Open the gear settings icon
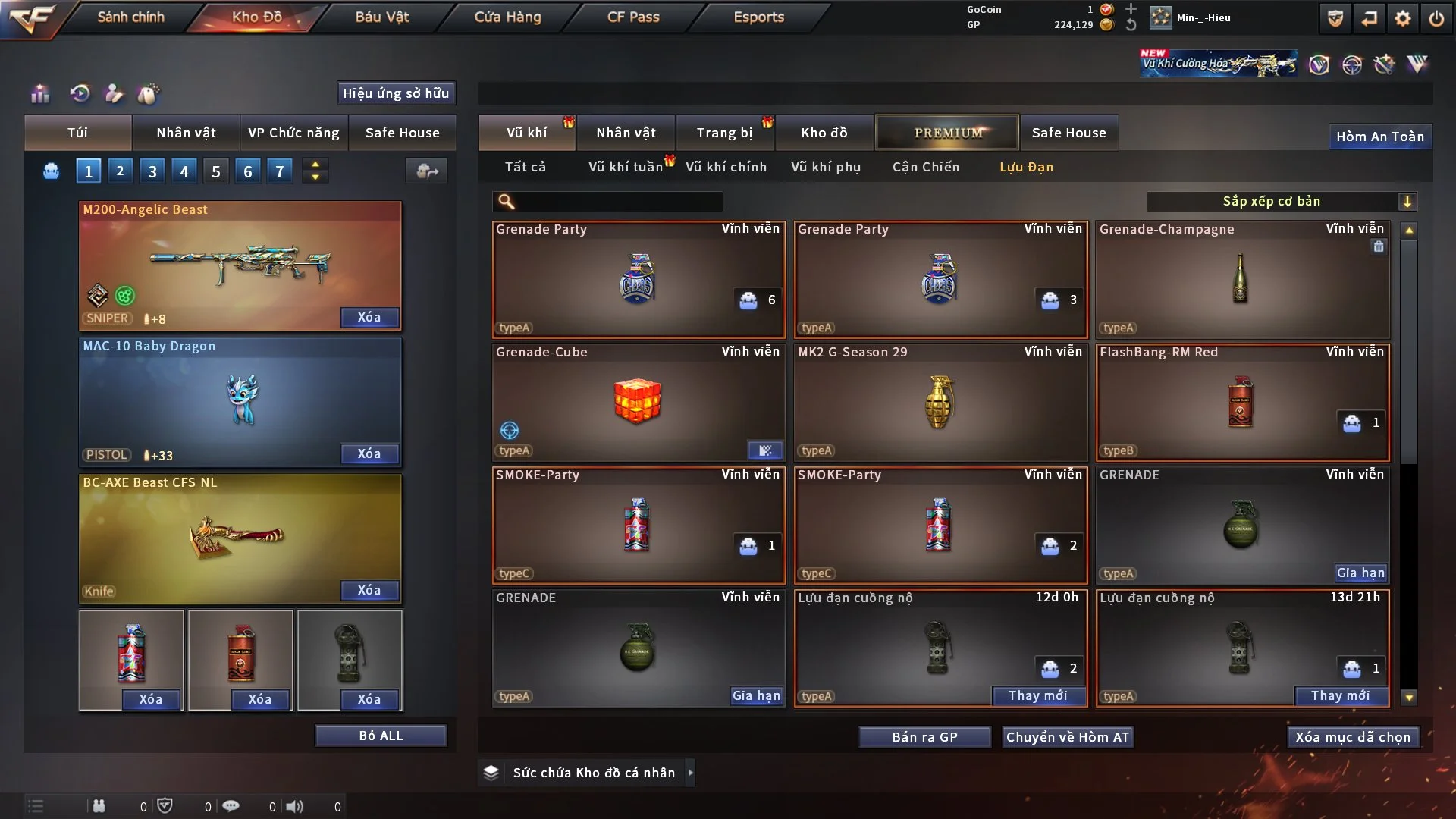The width and height of the screenshot is (1456, 819). [x=1403, y=18]
